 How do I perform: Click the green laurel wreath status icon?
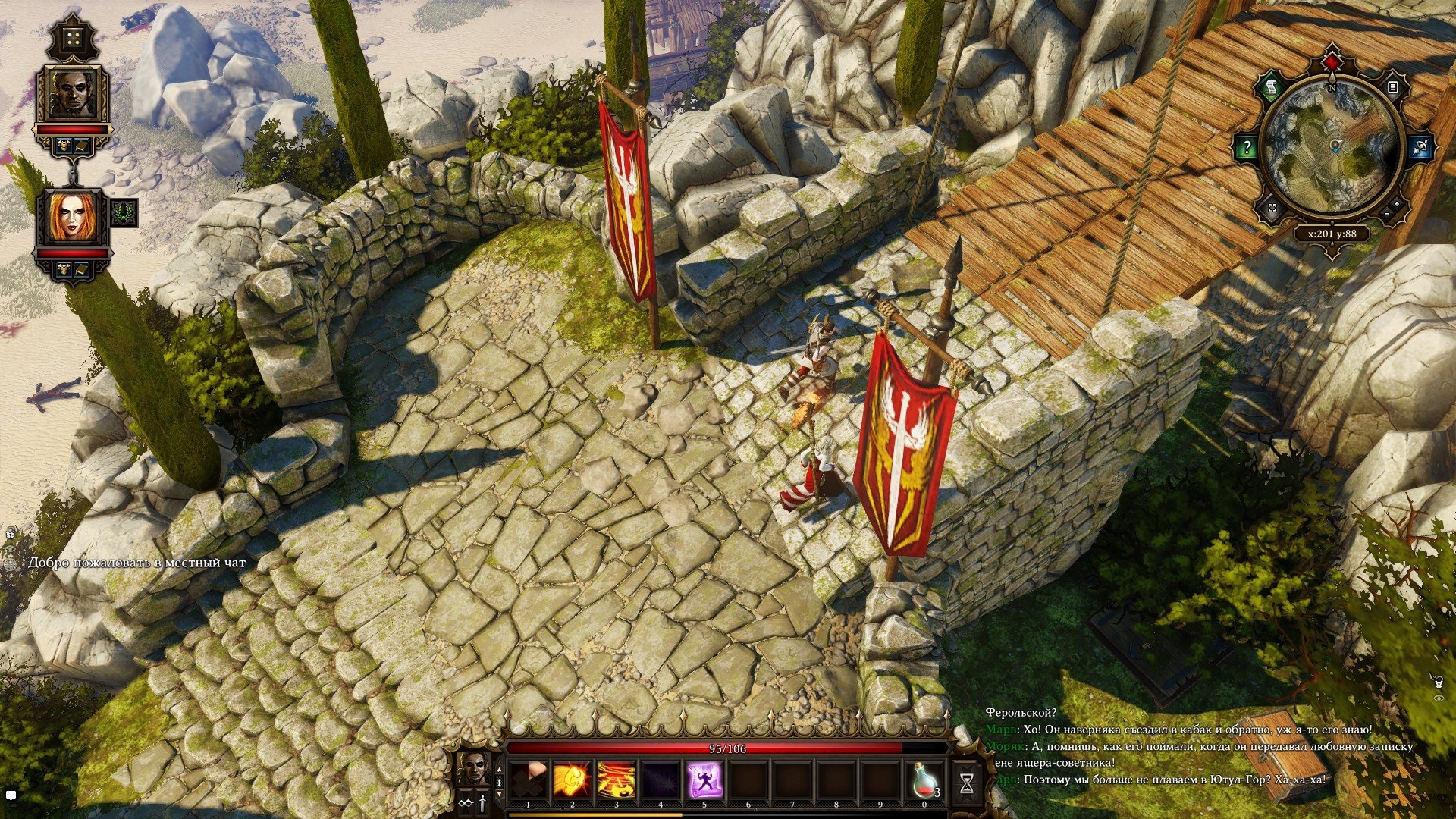point(124,213)
